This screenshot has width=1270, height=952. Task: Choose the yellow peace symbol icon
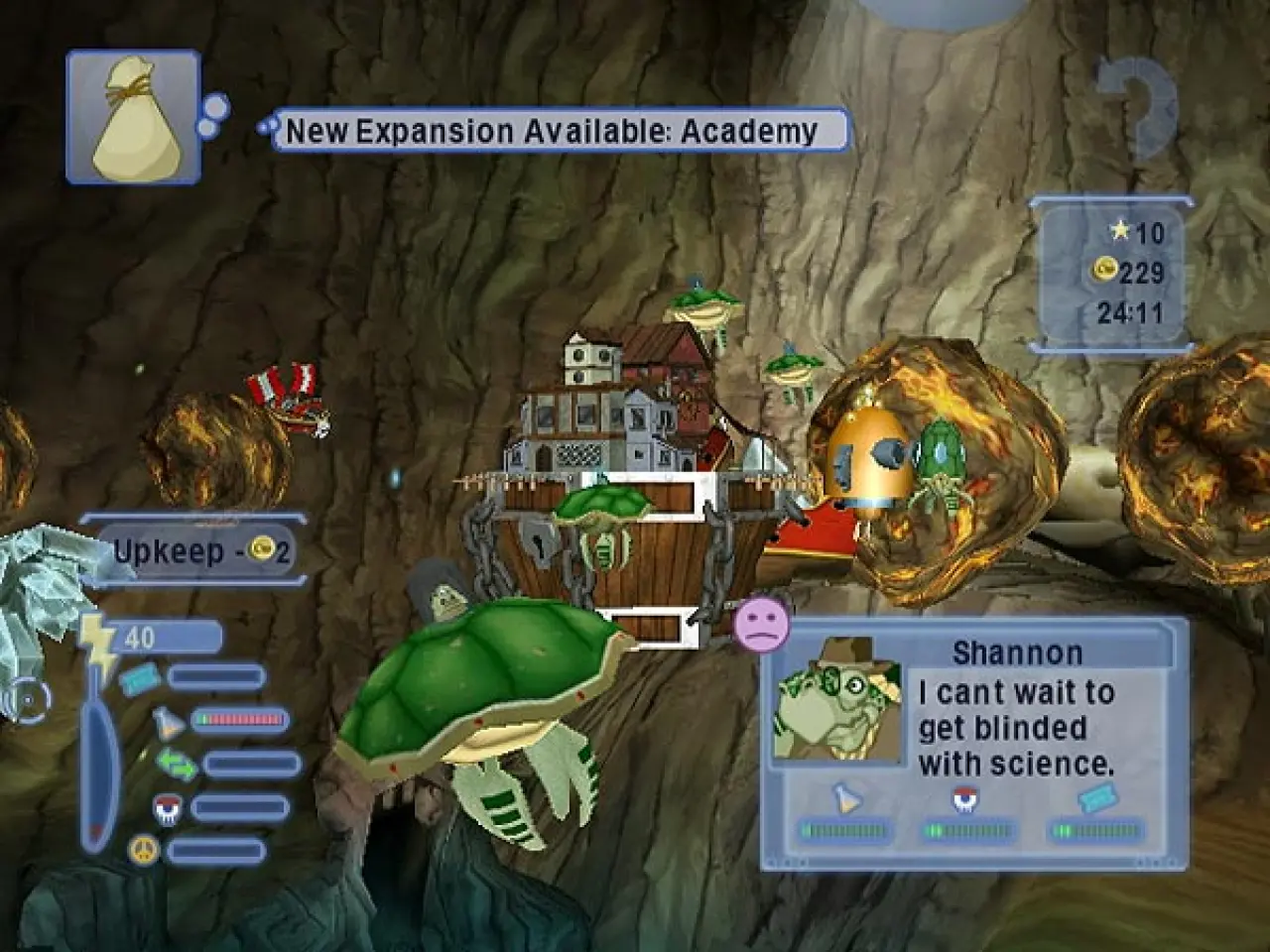click(x=145, y=850)
